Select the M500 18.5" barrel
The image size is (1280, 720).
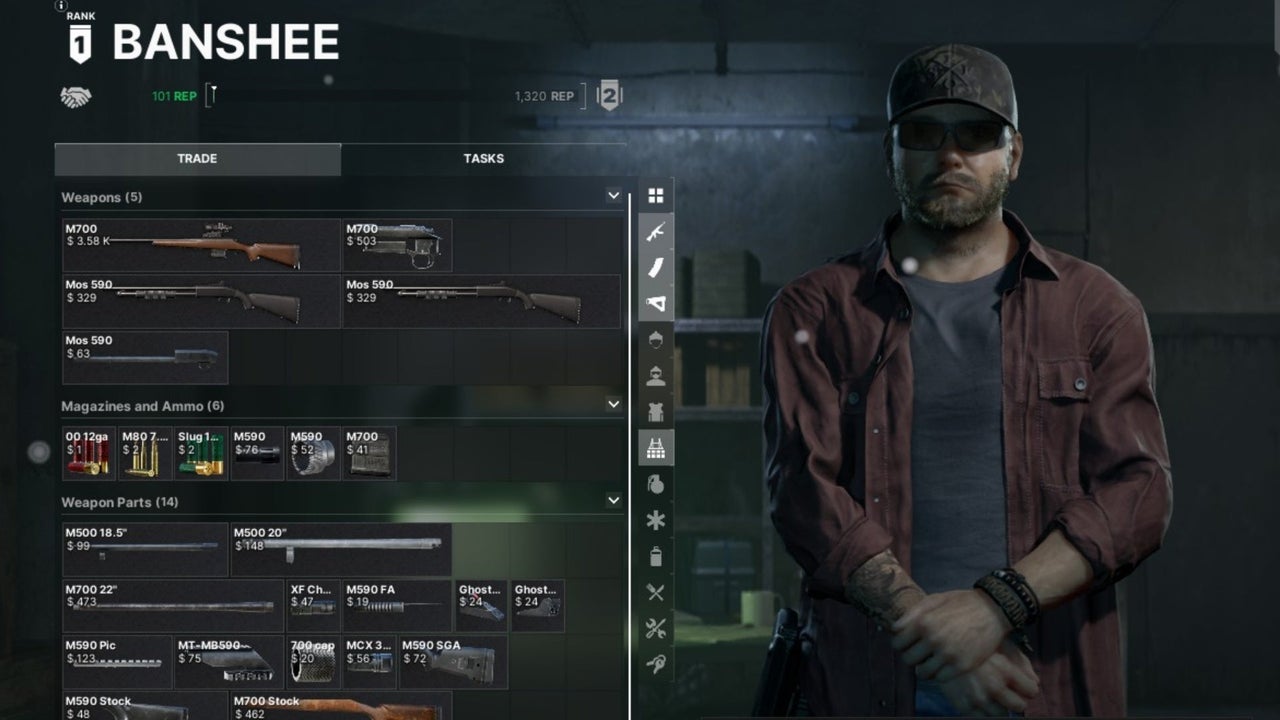145,550
